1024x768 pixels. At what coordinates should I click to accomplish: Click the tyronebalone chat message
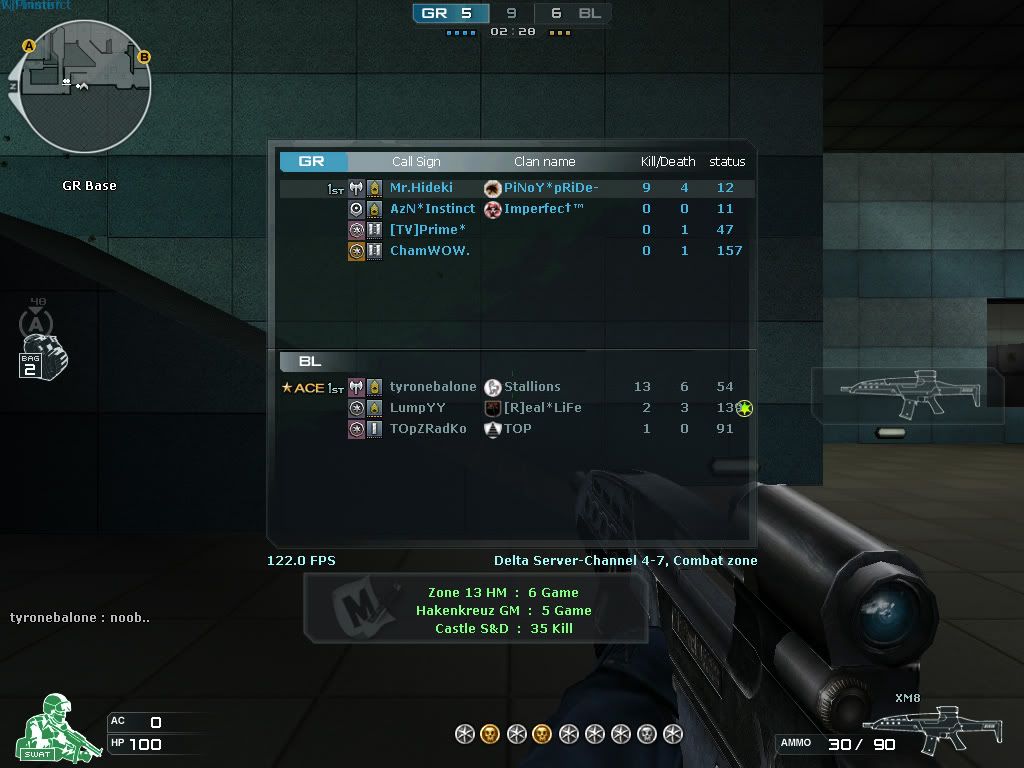(80, 618)
